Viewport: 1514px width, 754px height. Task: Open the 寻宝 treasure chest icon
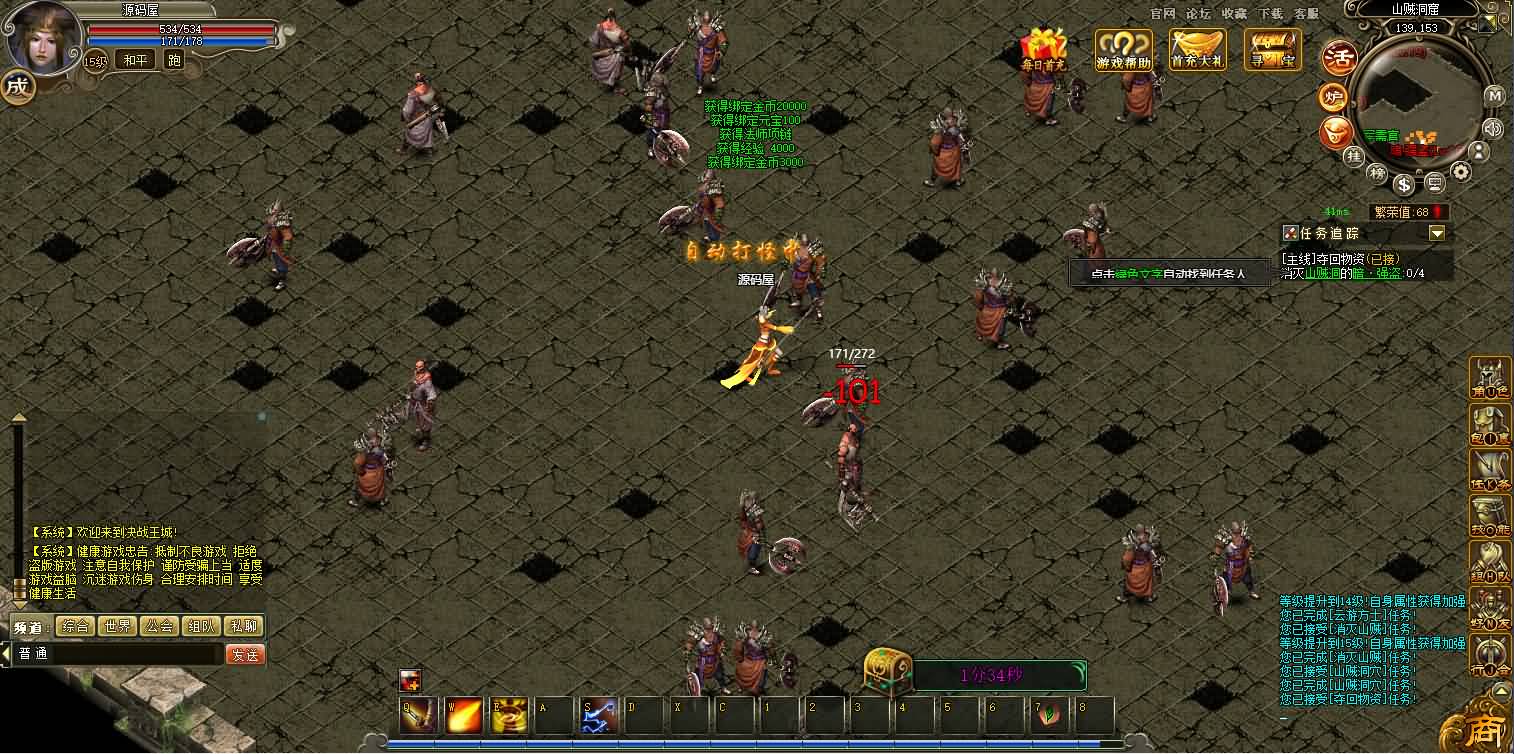1272,49
